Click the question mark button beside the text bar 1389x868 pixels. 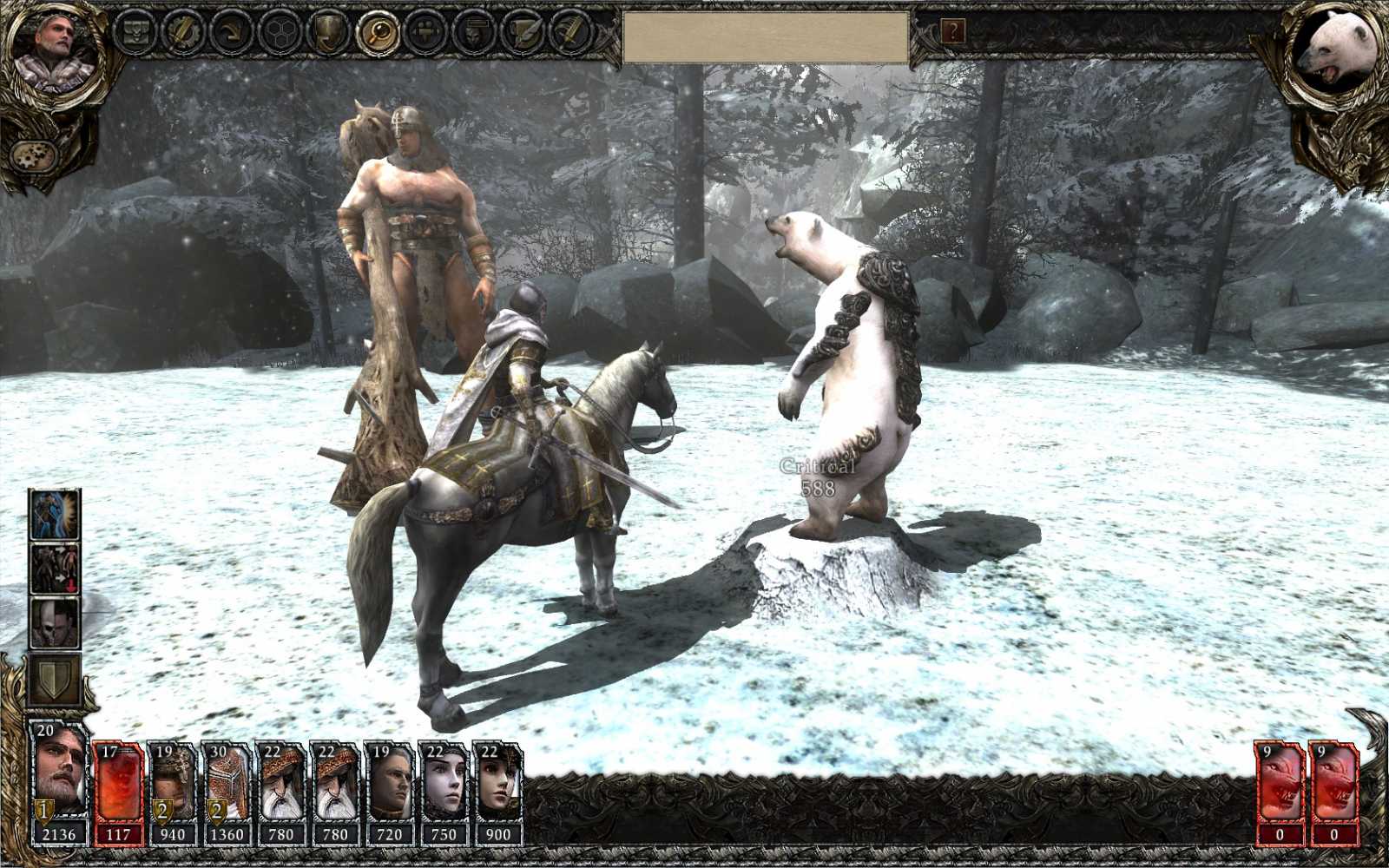(x=955, y=33)
